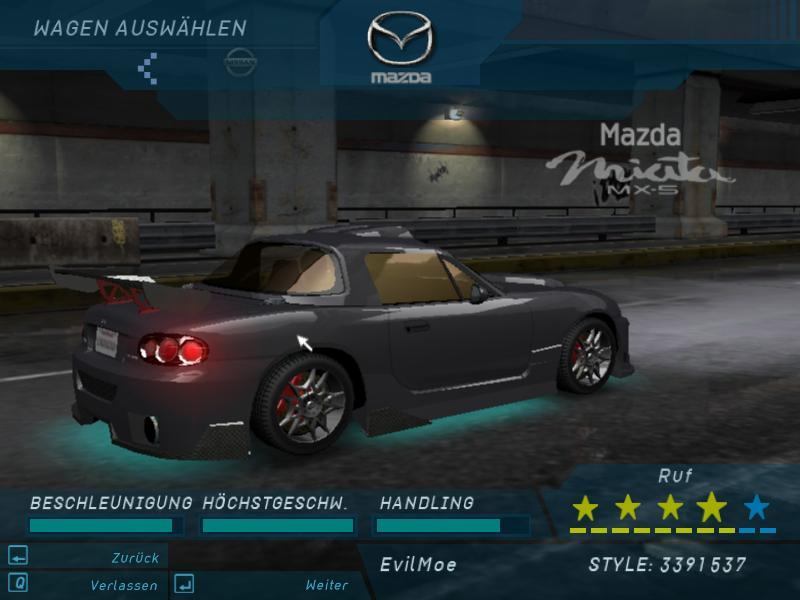
Task: Exit via the Verlassen option
Action: 123,585
